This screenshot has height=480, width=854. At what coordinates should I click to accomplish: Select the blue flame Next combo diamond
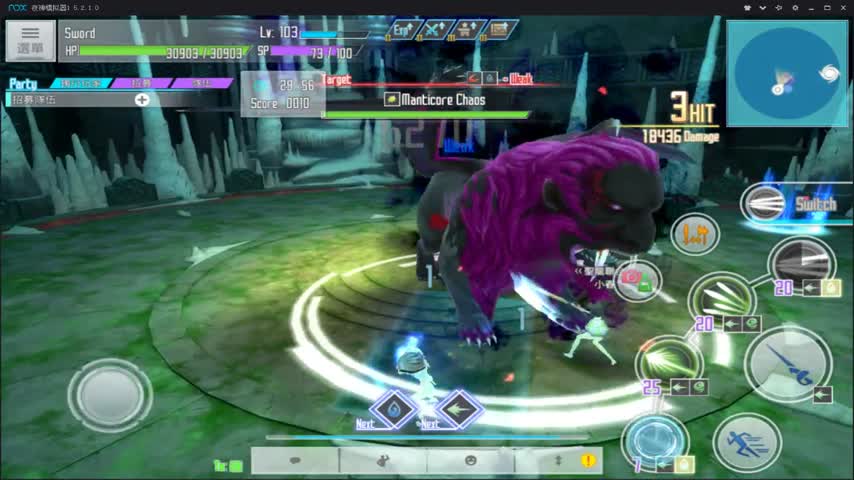pos(393,409)
